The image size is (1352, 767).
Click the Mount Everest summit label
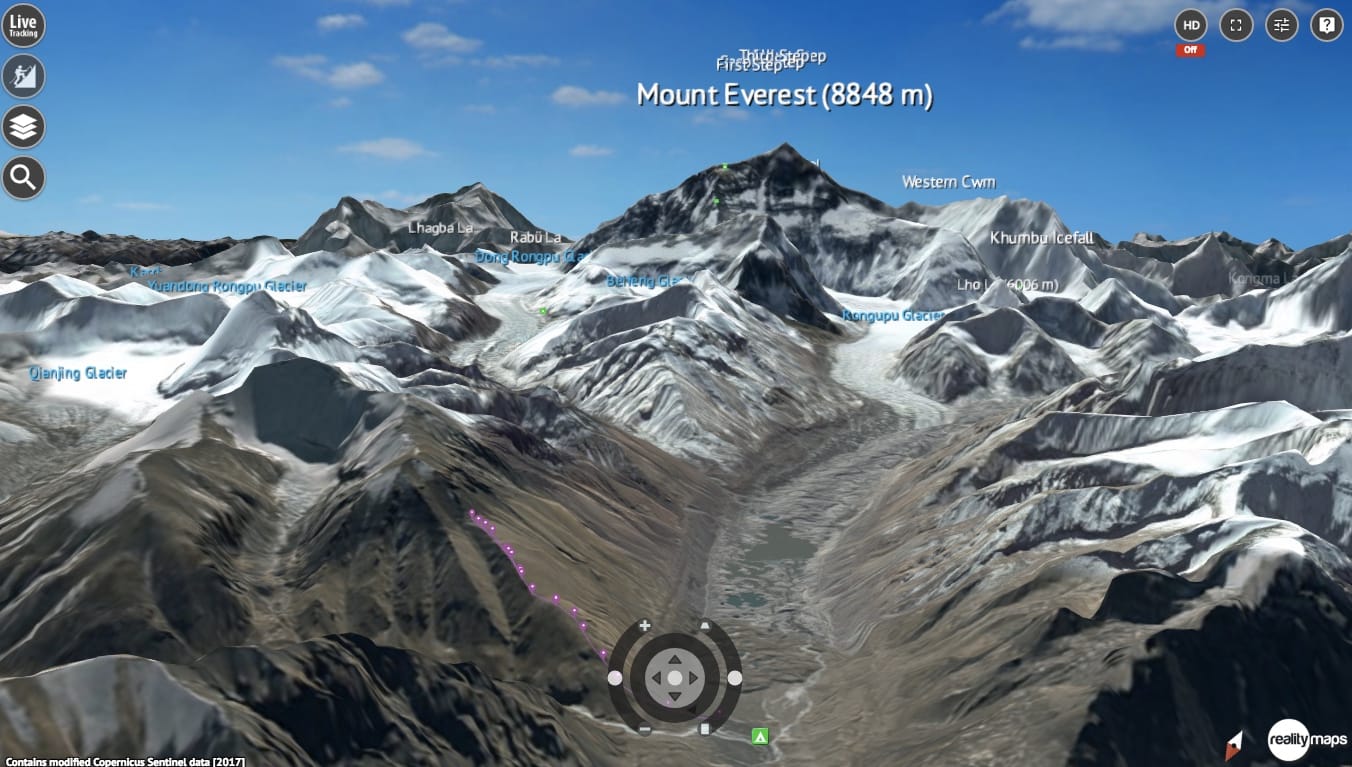point(786,95)
